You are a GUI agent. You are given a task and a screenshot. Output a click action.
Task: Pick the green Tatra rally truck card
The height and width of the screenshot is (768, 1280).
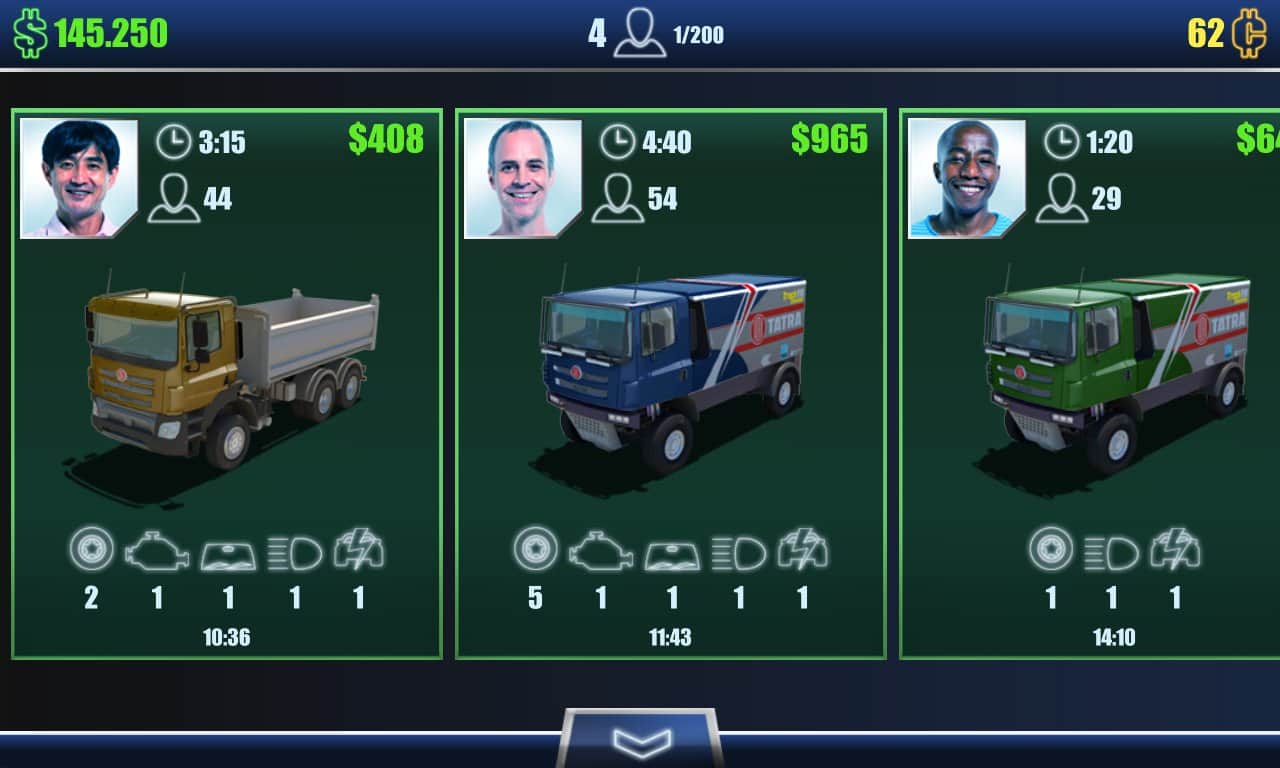[1090, 384]
